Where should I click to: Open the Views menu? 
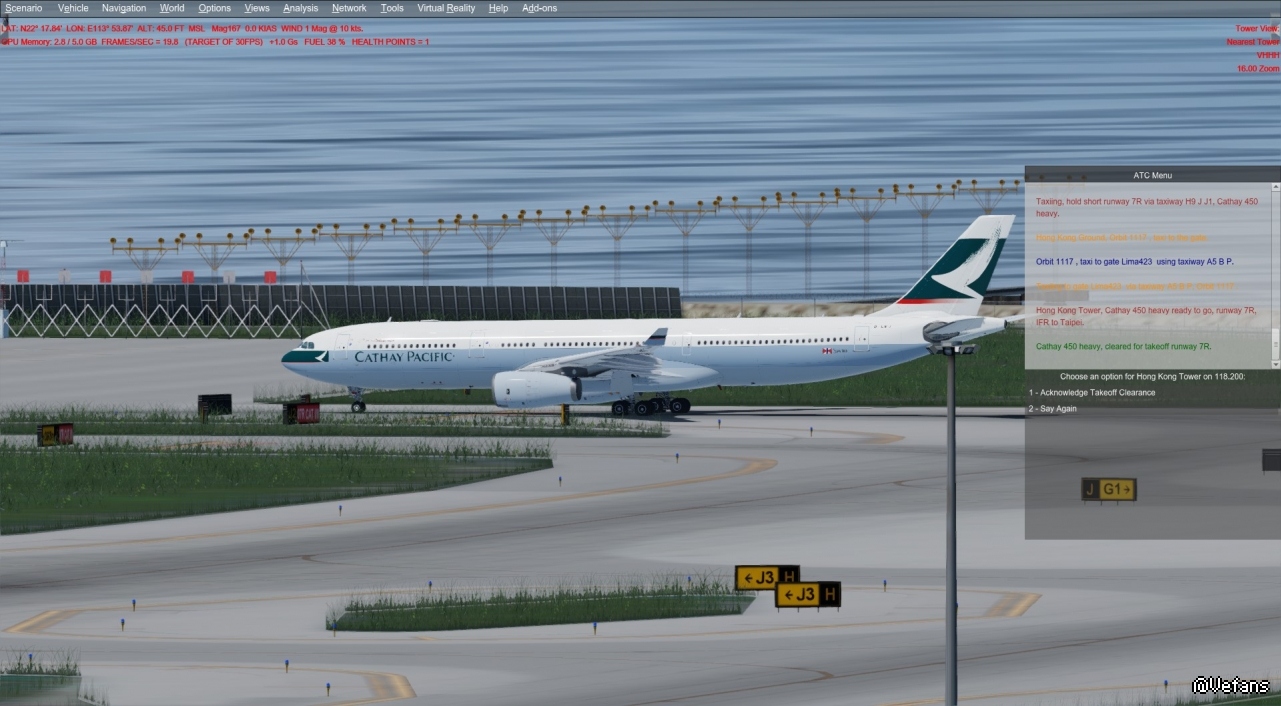[257, 8]
